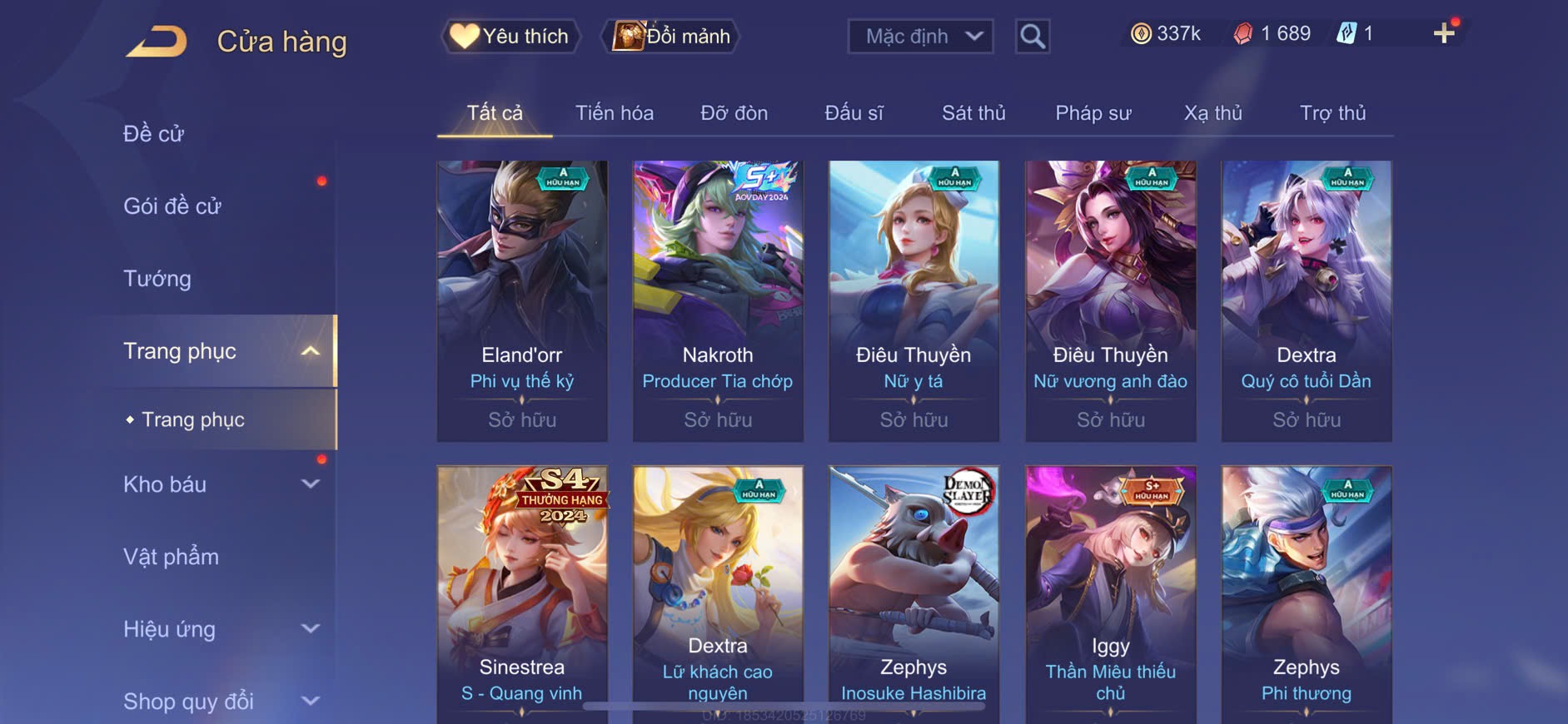Choose the Xạ thủ tab
1568x724 pixels.
[1212, 113]
